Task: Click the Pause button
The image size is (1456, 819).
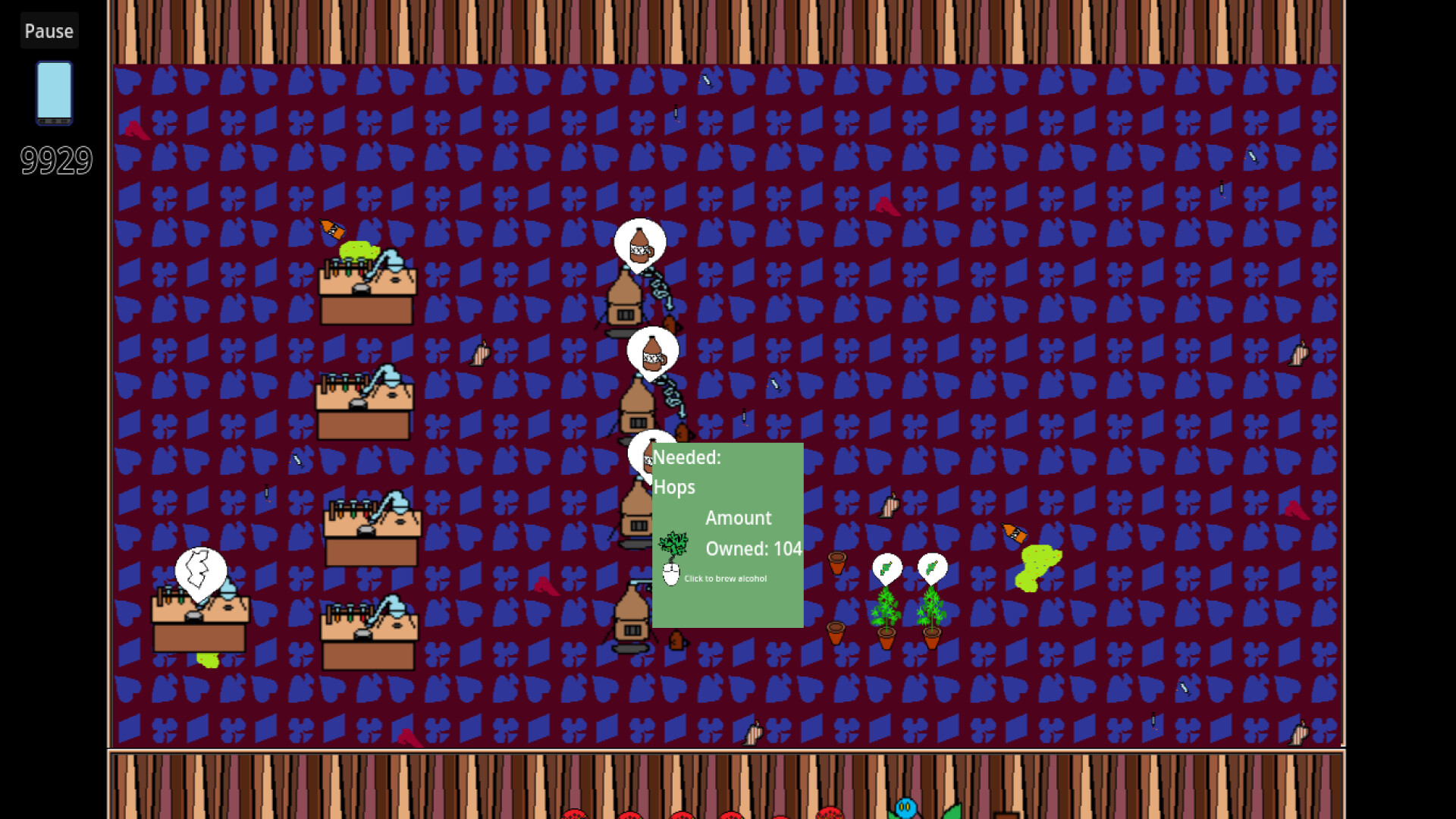Action: pyautogui.click(x=49, y=30)
